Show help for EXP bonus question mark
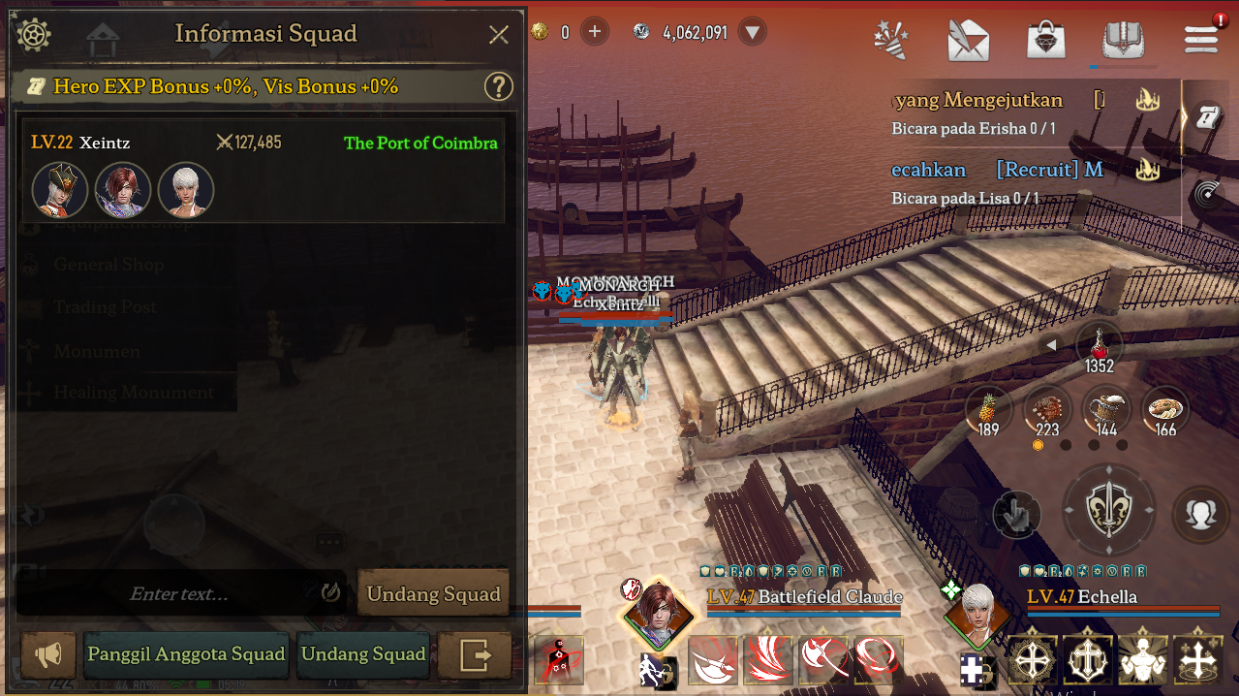 click(x=498, y=87)
